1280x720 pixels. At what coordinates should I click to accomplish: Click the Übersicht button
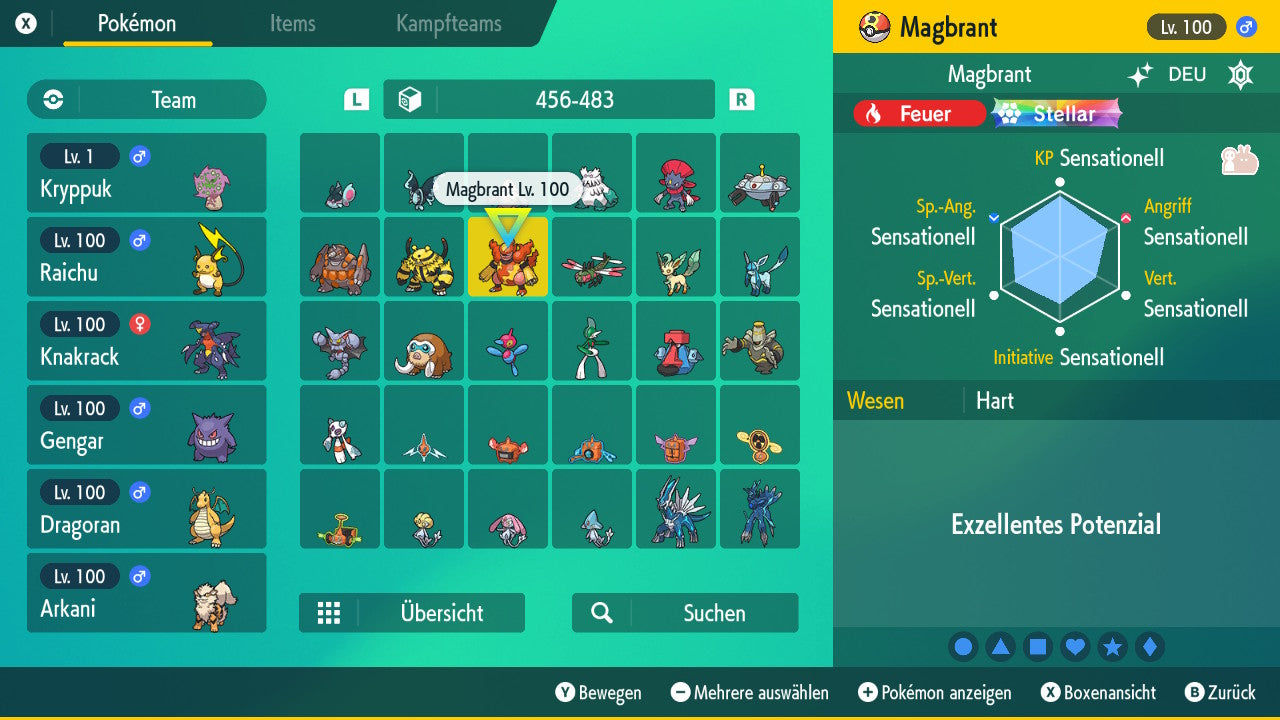point(411,613)
